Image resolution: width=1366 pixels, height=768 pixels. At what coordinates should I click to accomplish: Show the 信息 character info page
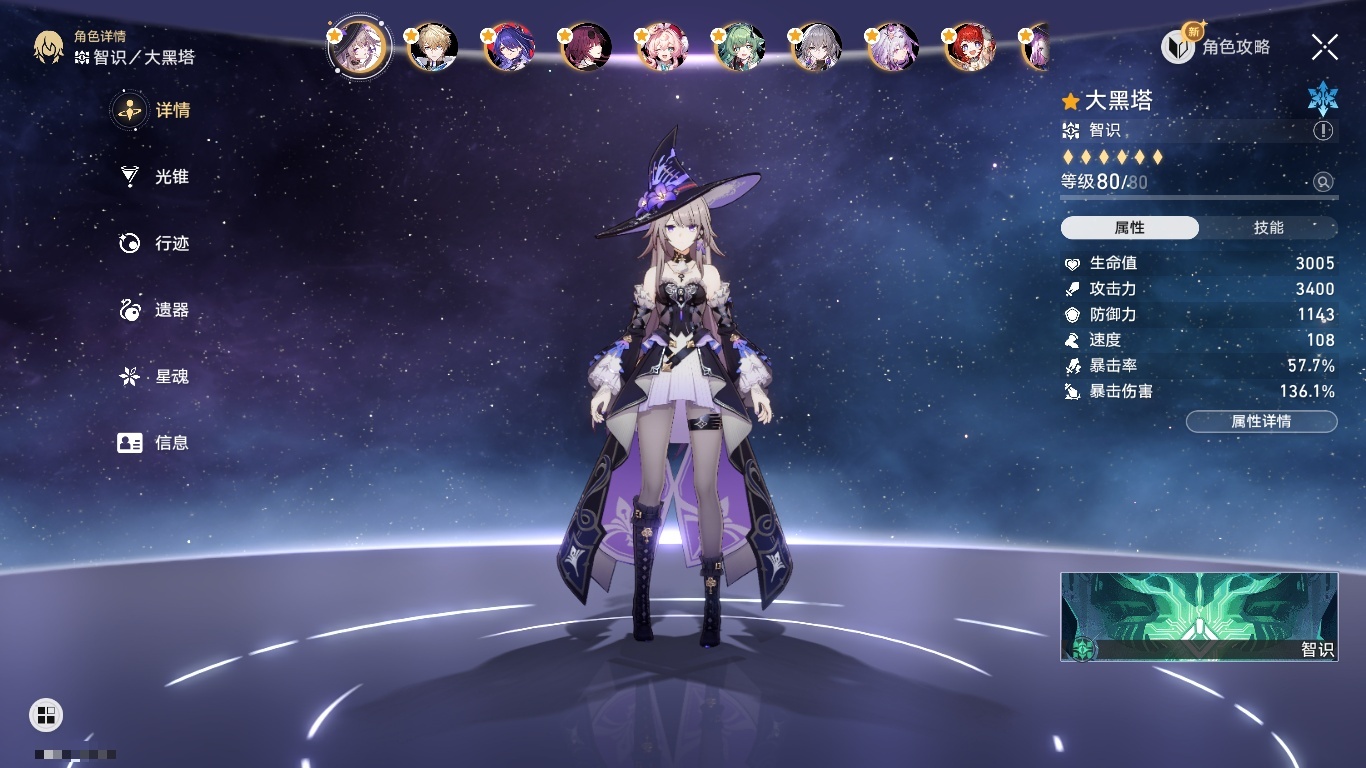(x=155, y=443)
